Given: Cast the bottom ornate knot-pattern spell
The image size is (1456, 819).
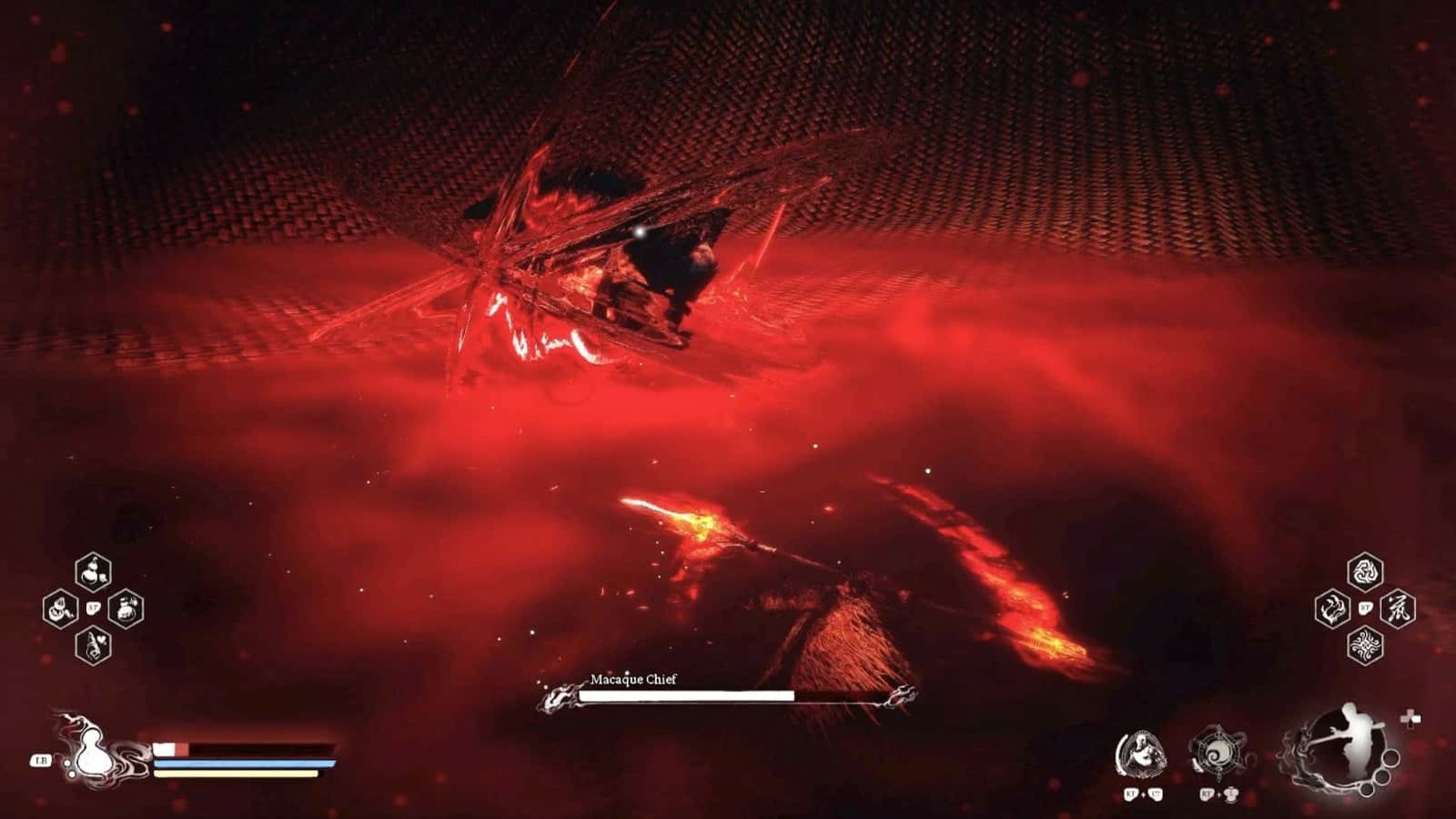Looking at the screenshot, I should click(x=1364, y=645).
